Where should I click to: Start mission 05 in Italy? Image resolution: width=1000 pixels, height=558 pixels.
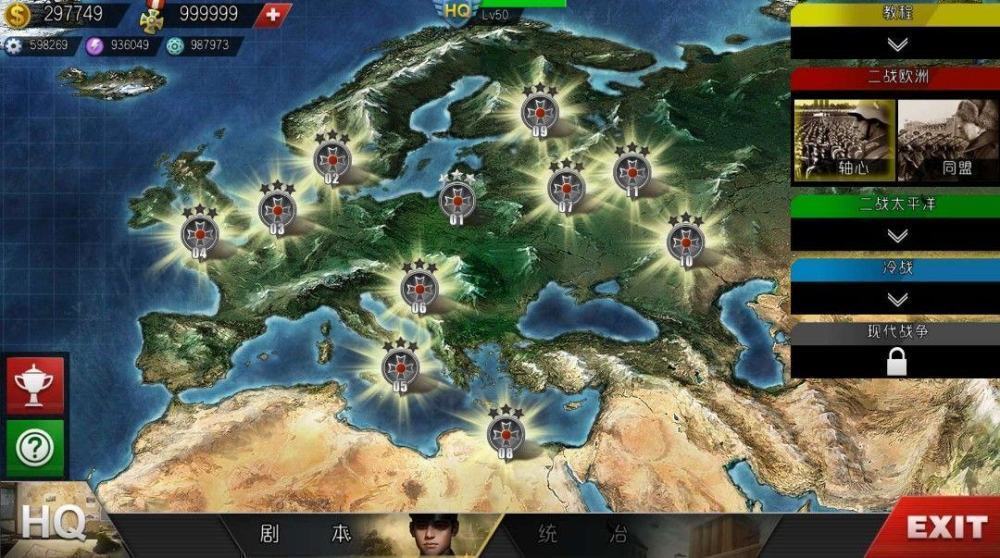(400, 366)
